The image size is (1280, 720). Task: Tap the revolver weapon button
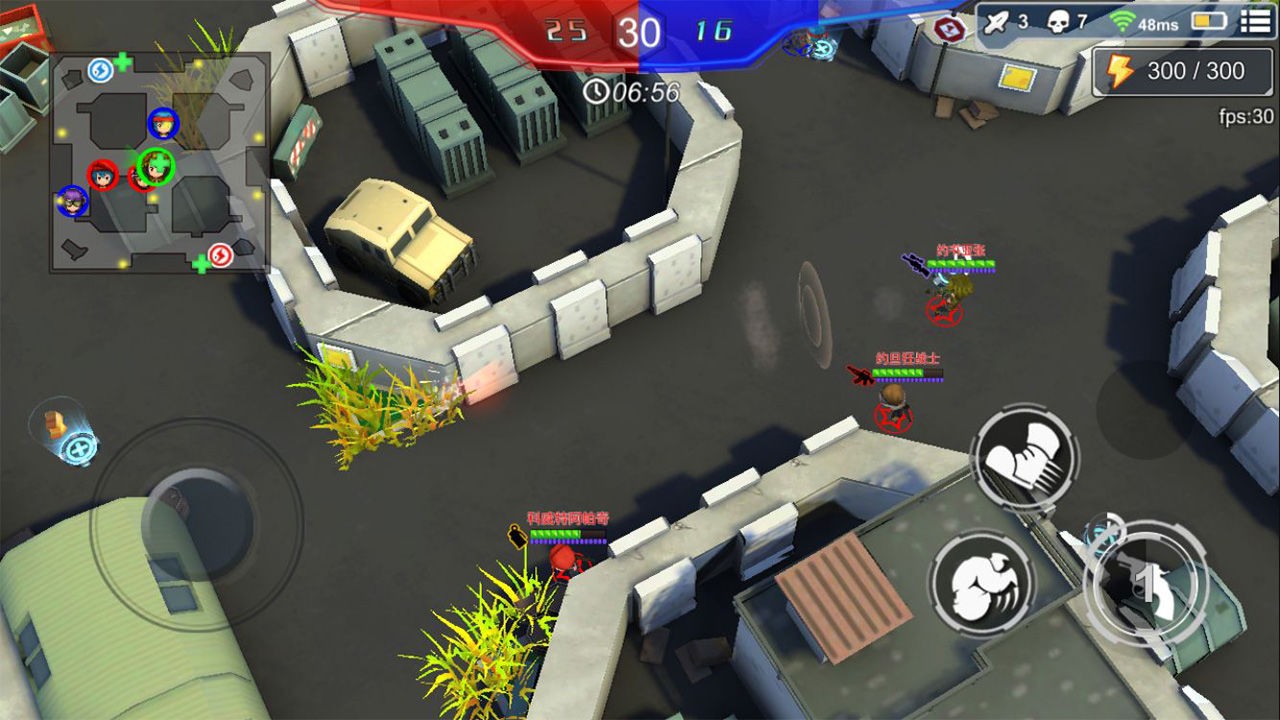tap(1146, 581)
